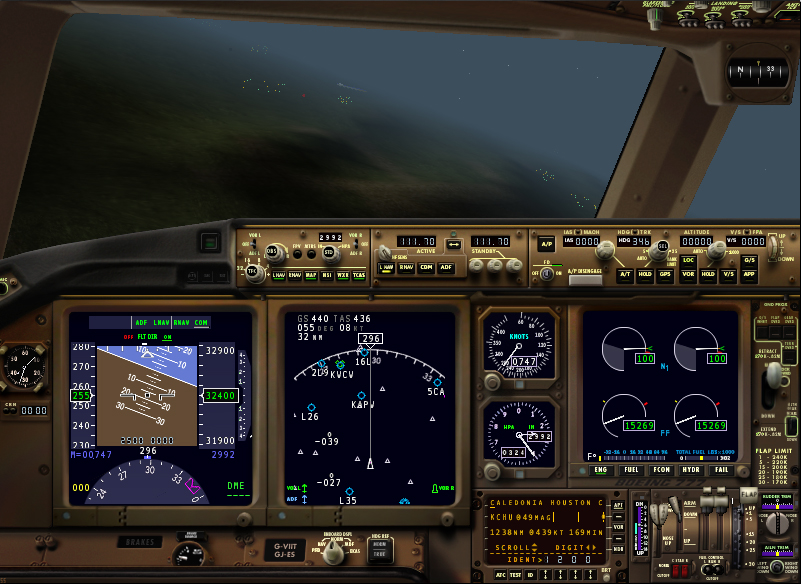801x584 pixels.
Task: Toggle the TCAS display button
Action: point(359,275)
